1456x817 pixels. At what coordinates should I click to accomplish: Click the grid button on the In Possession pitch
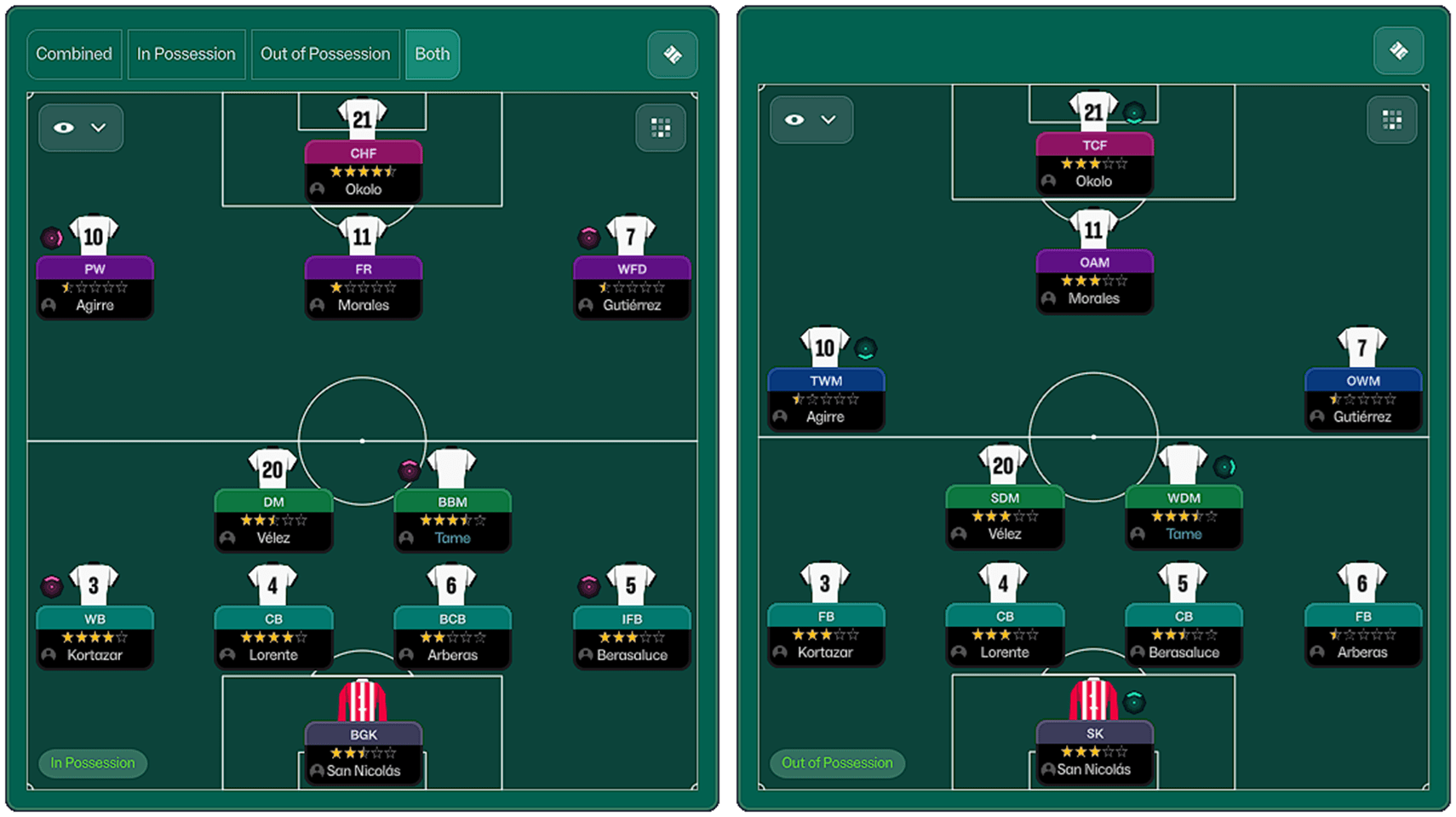tap(661, 128)
